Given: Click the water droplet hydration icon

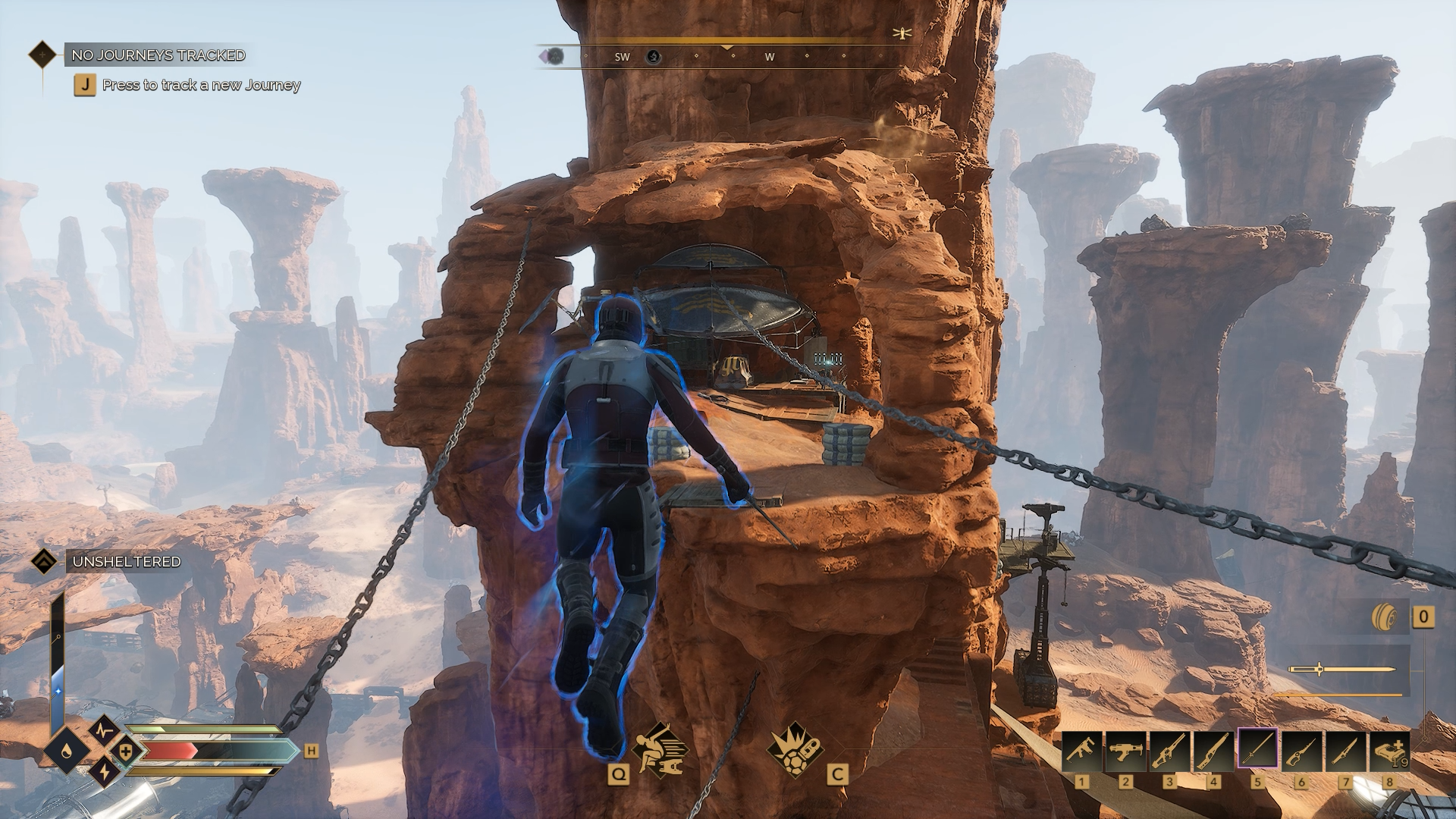Looking at the screenshot, I should coord(66,752).
